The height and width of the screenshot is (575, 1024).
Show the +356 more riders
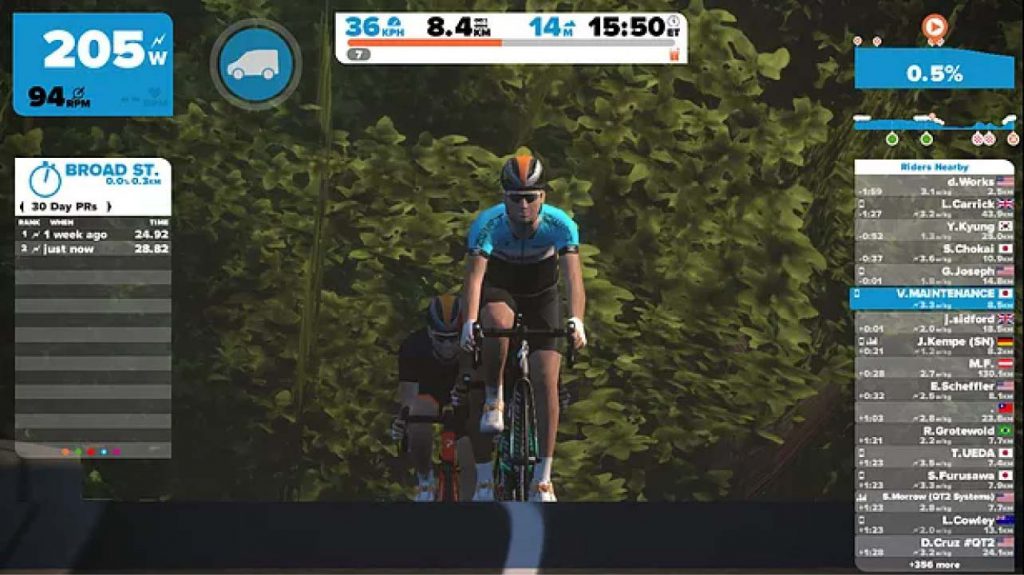pos(933,565)
